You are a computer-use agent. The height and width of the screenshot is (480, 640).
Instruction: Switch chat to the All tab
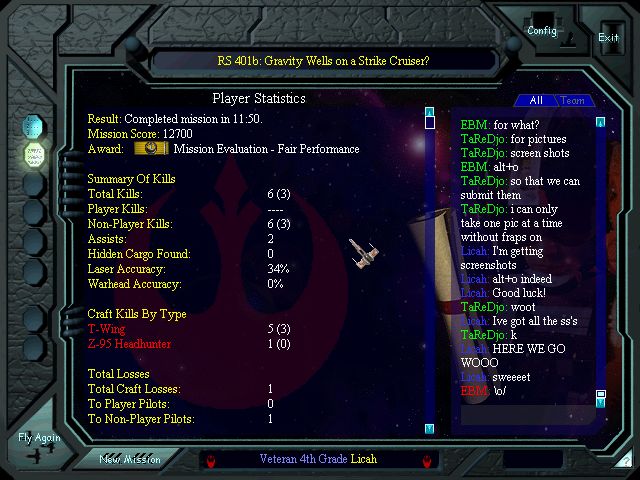pyautogui.click(x=536, y=100)
